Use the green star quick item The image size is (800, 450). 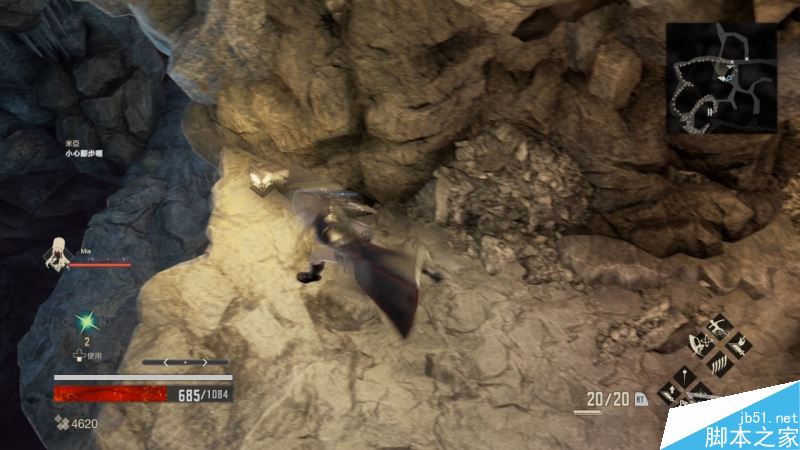[86, 322]
